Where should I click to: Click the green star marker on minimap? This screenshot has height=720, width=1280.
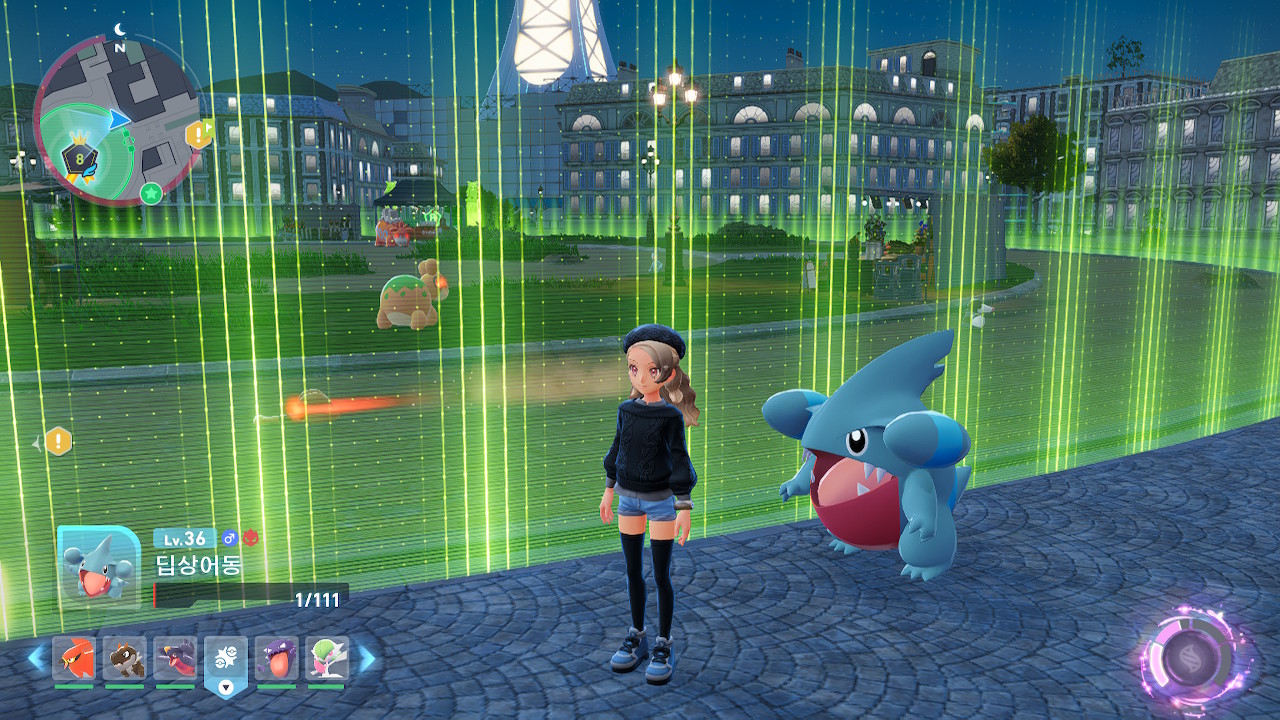151,193
